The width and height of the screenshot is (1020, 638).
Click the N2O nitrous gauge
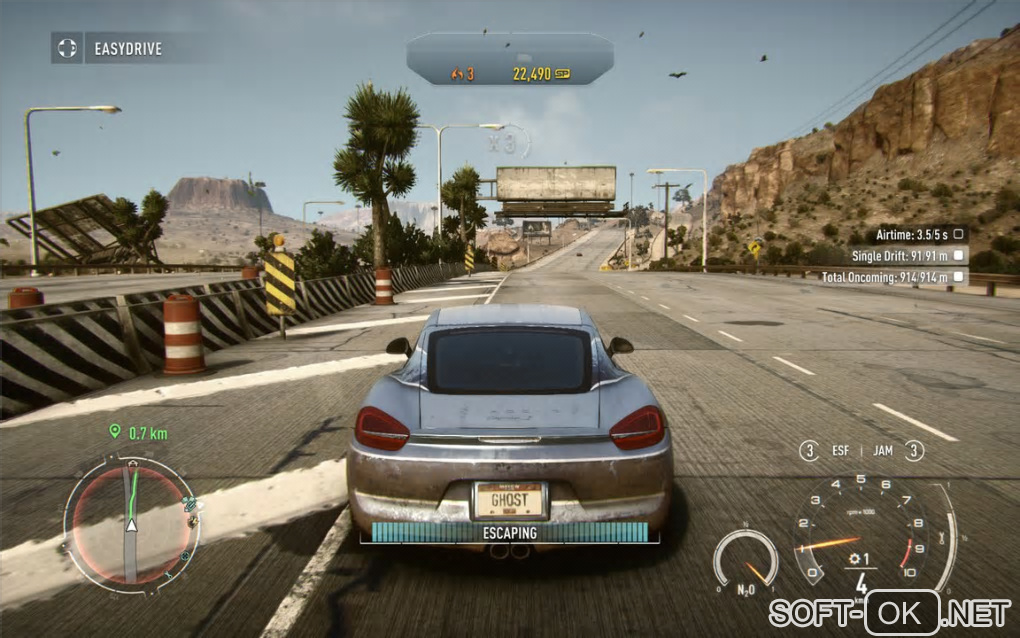pos(745,560)
